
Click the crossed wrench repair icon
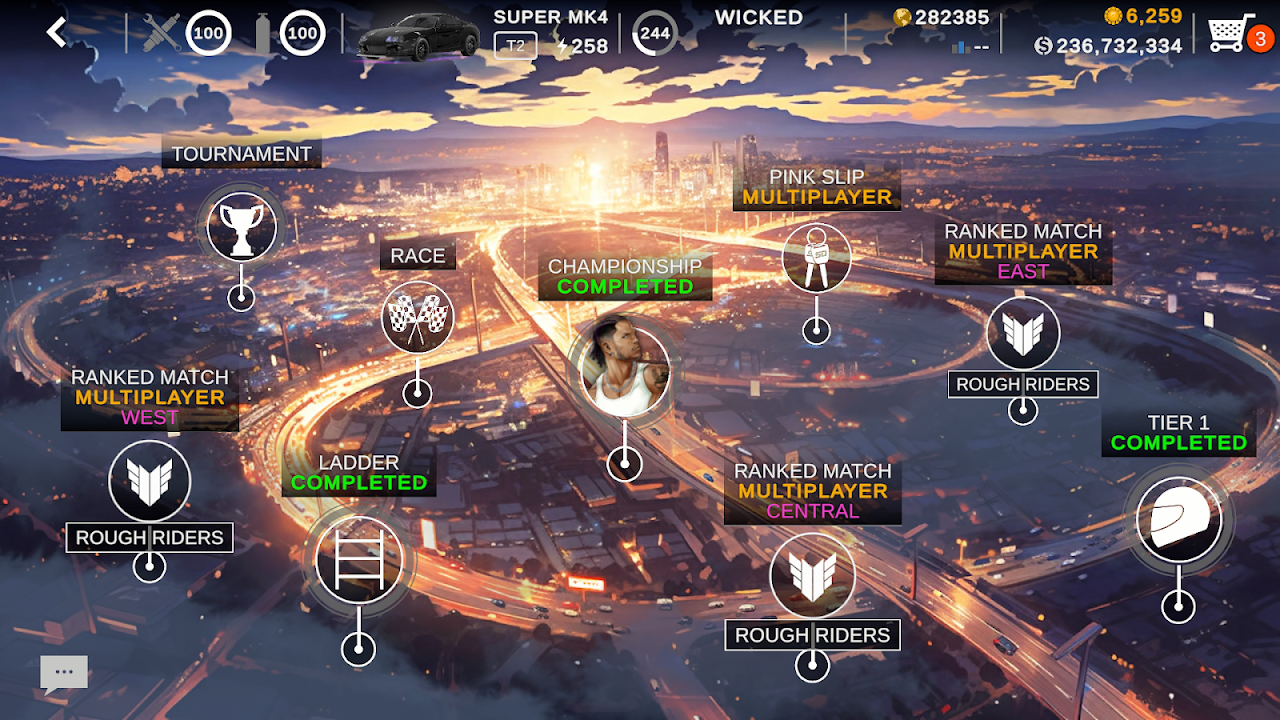pyautogui.click(x=161, y=34)
